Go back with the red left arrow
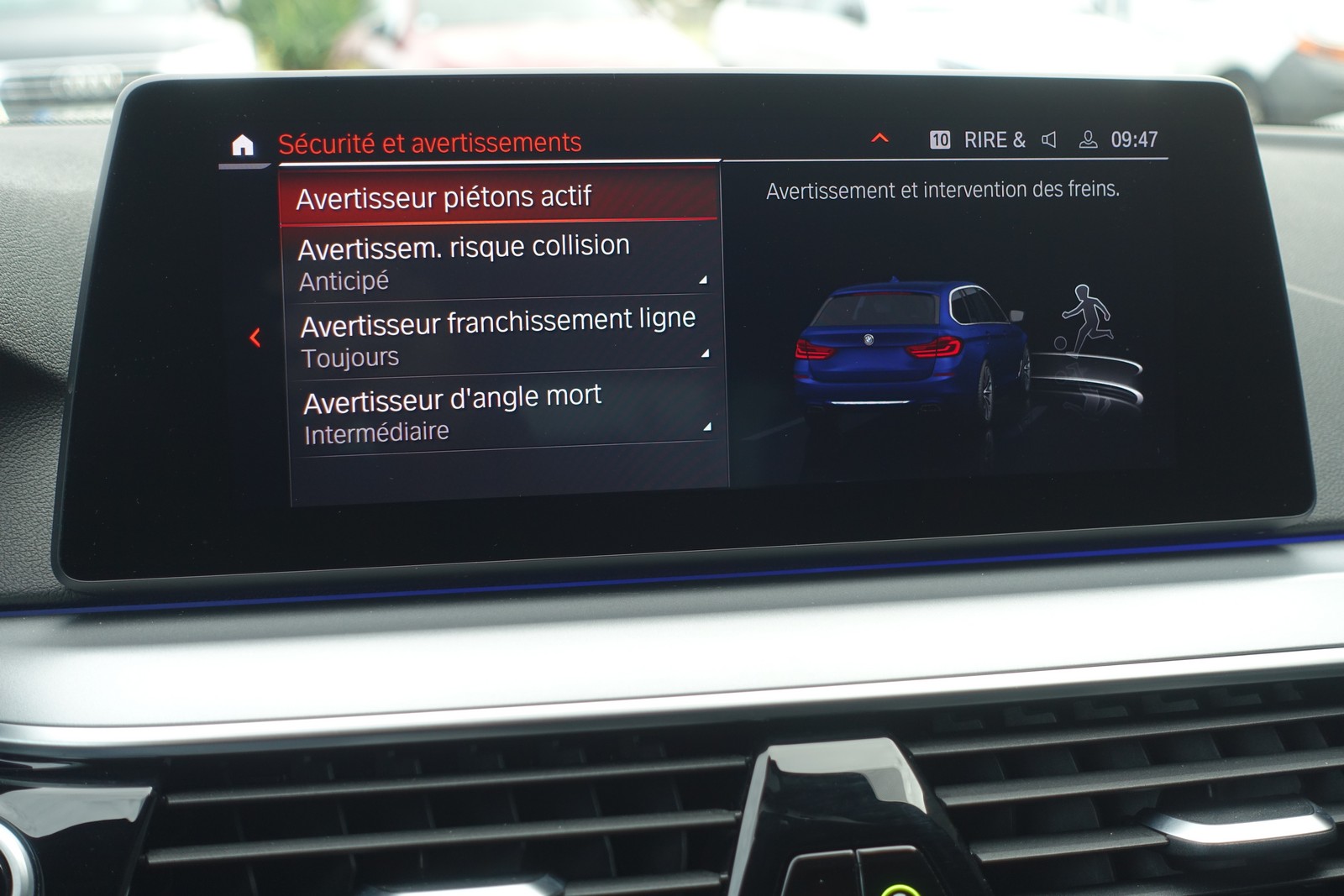The width and height of the screenshot is (1344, 896). point(255,338)
